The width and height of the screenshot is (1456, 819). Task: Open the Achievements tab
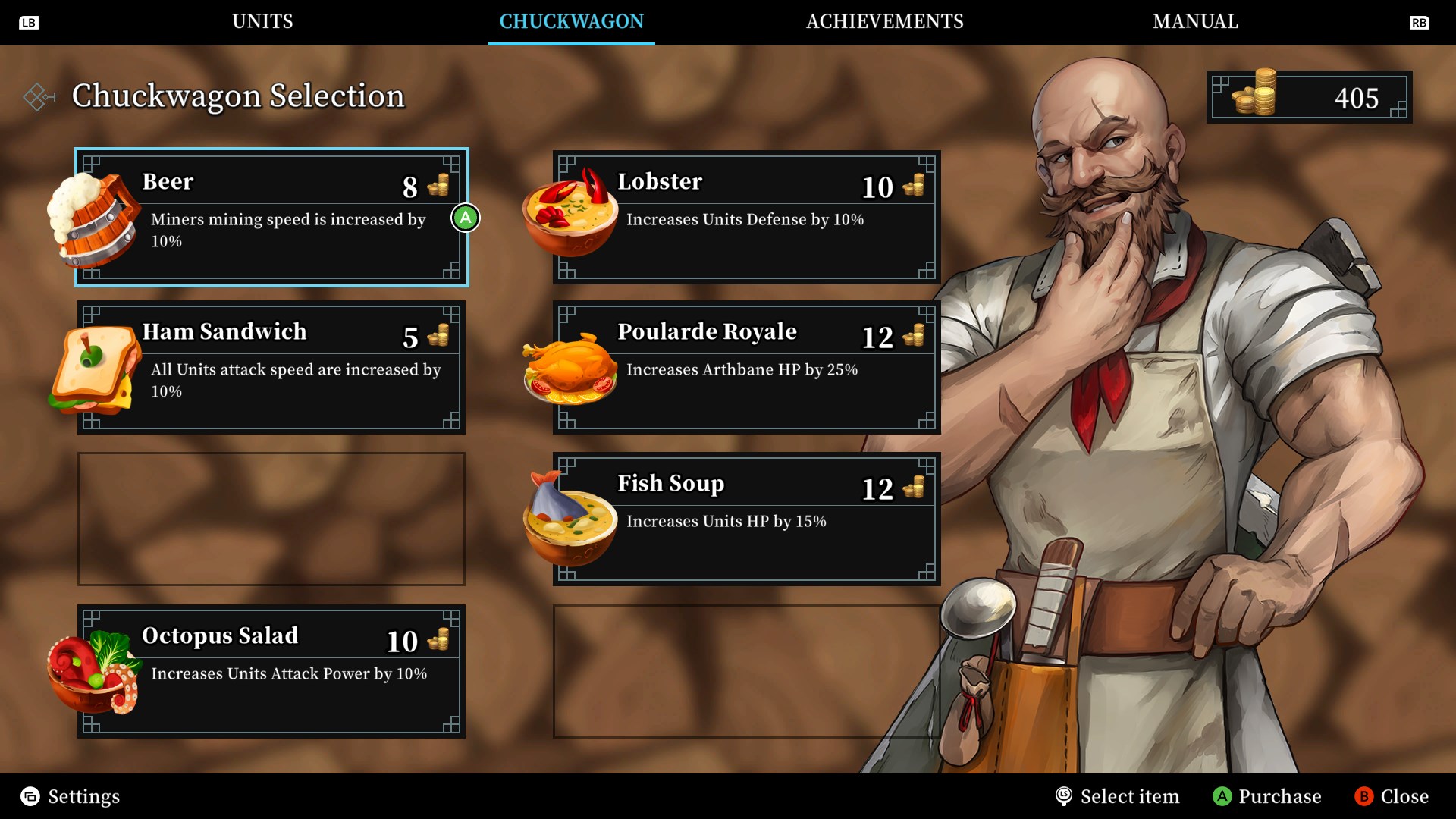pyautogui.click(x=884, y=21)
